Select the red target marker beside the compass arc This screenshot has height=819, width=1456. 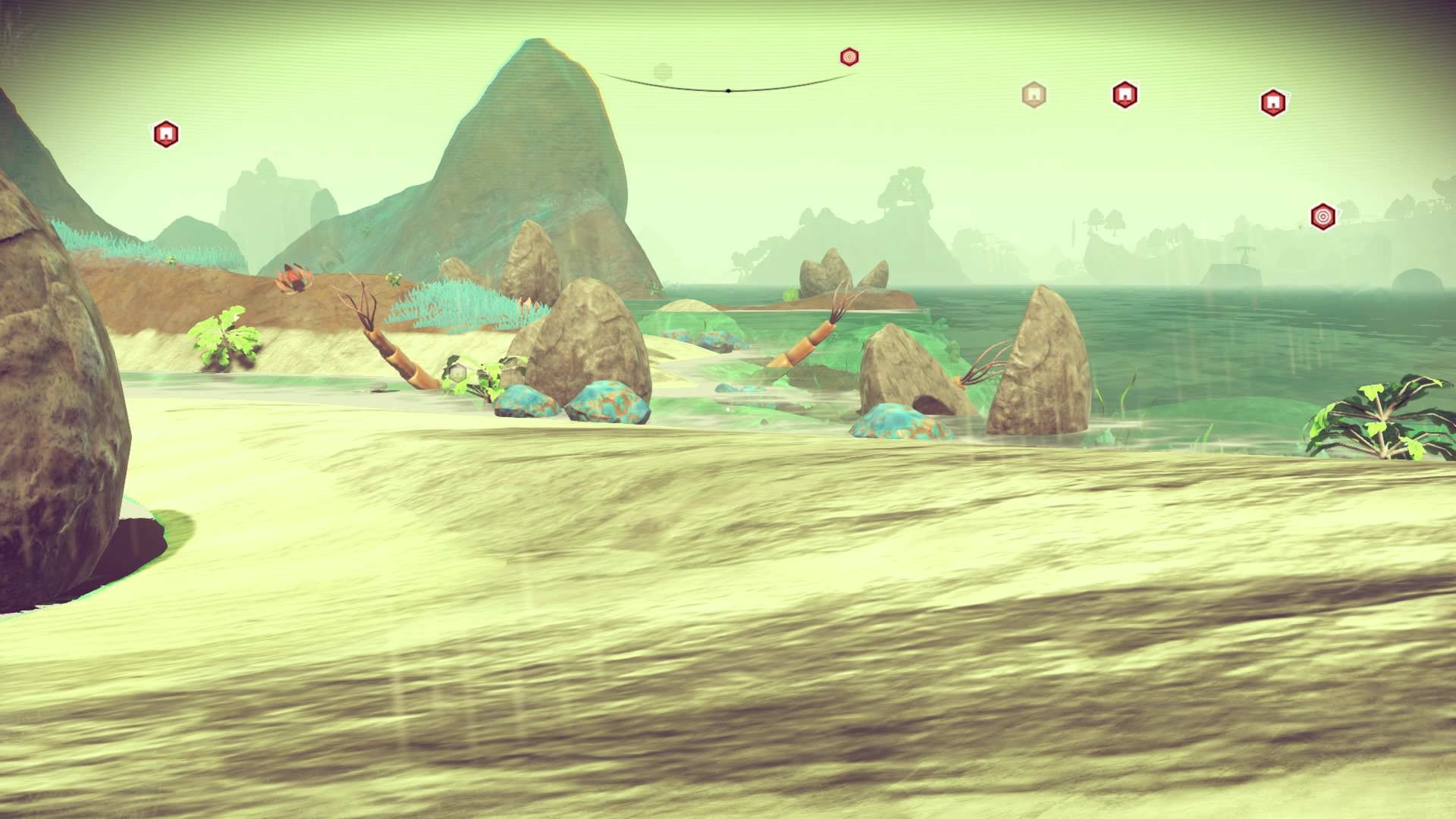point(849,57)
